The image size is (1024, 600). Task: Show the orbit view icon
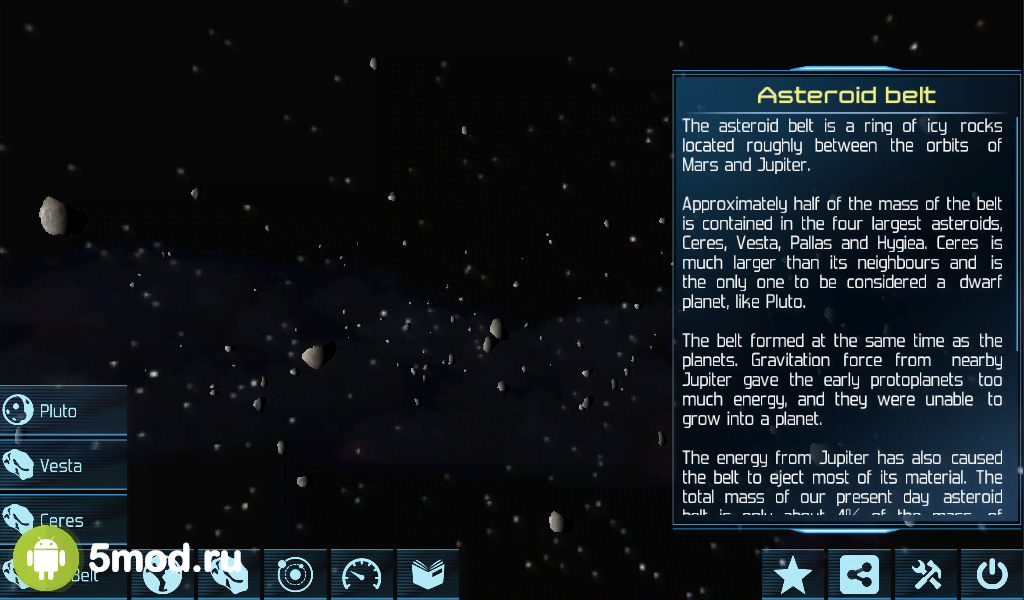(296, 575)
